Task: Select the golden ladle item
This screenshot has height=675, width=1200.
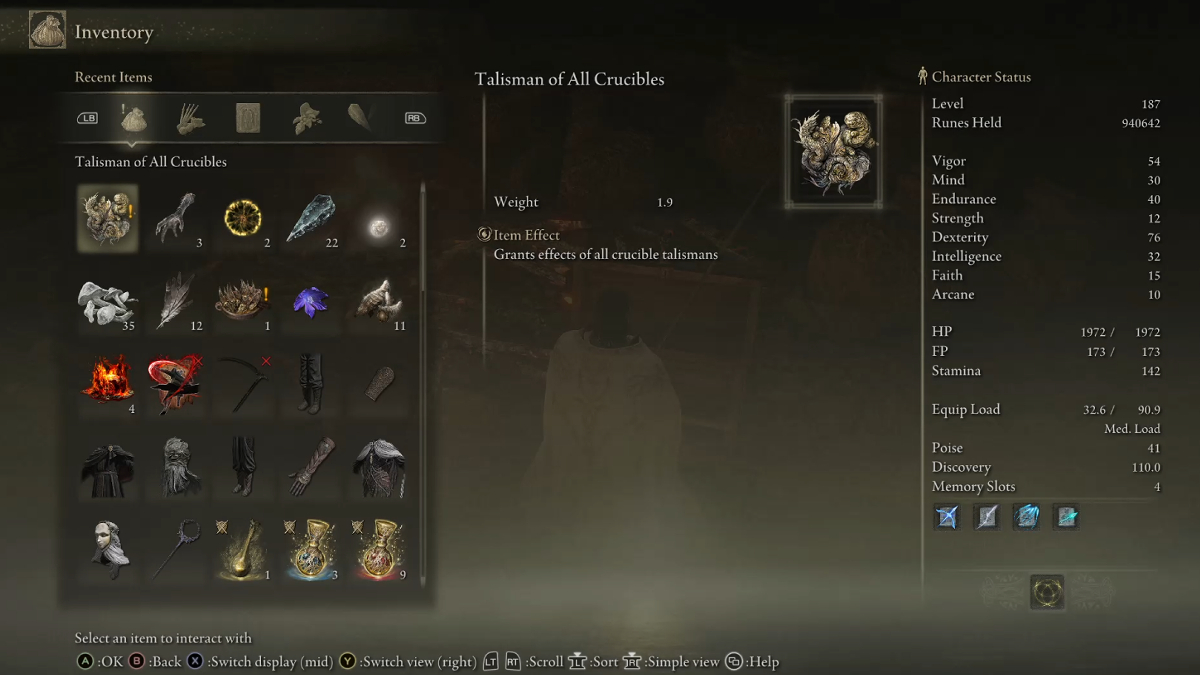Action: tap(242, 549)
